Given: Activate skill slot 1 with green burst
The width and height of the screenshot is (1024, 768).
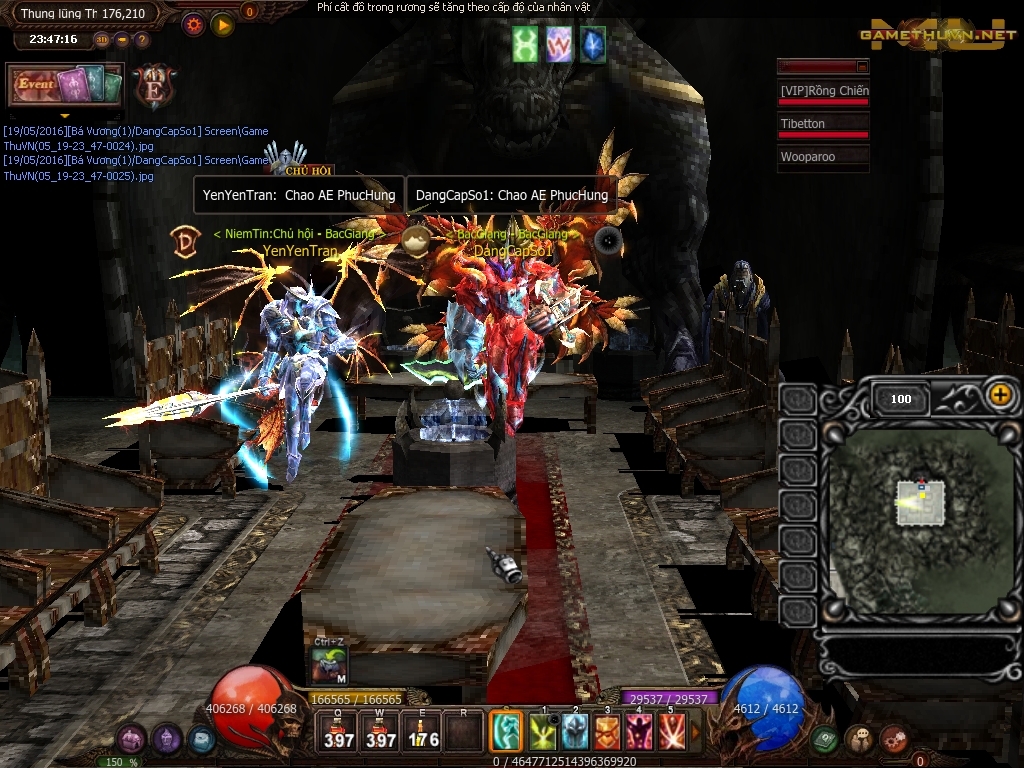Looking at the screenshot, I should 544,732.
